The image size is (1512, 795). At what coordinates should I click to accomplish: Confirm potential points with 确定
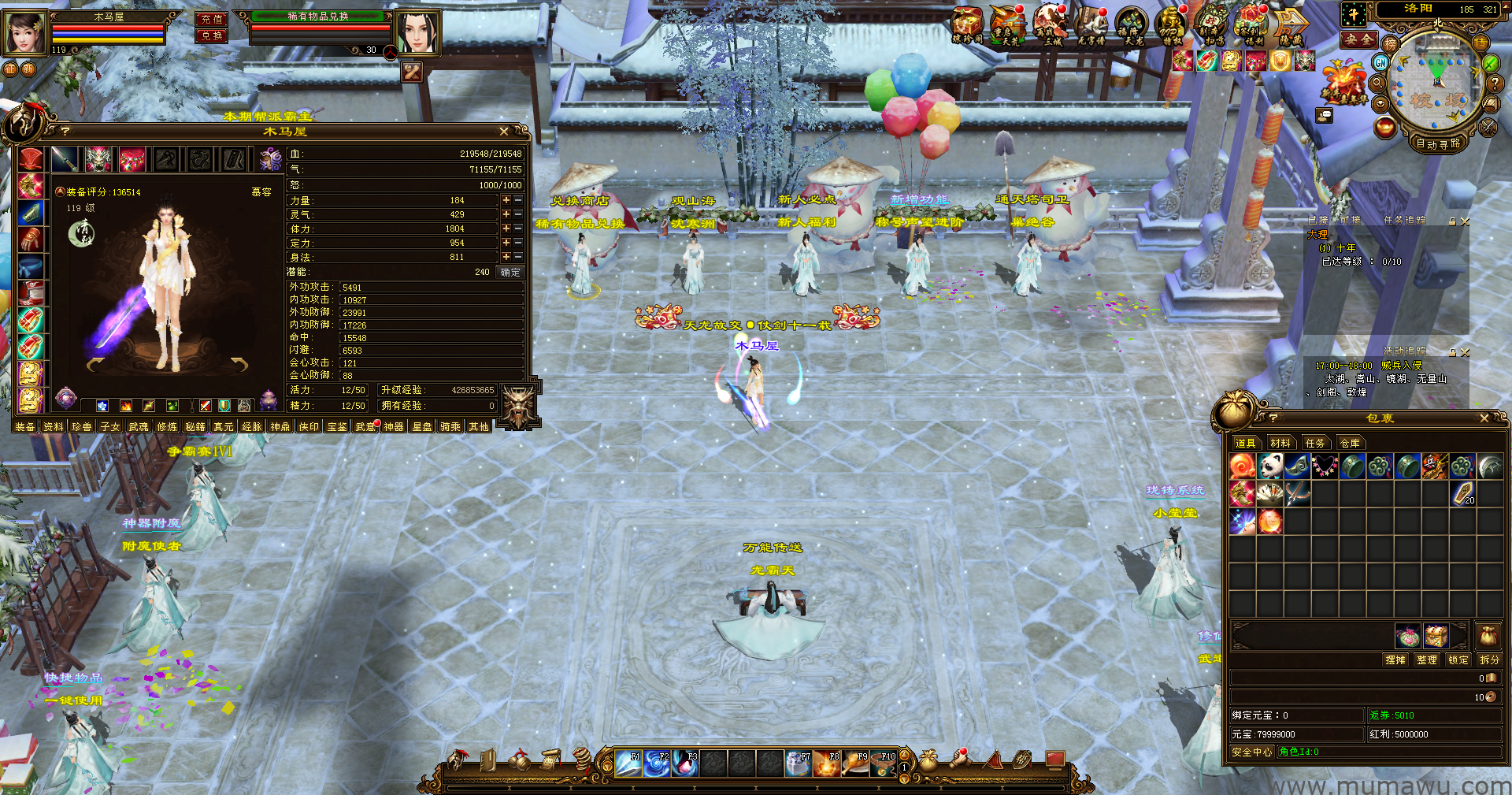point(510,272)
